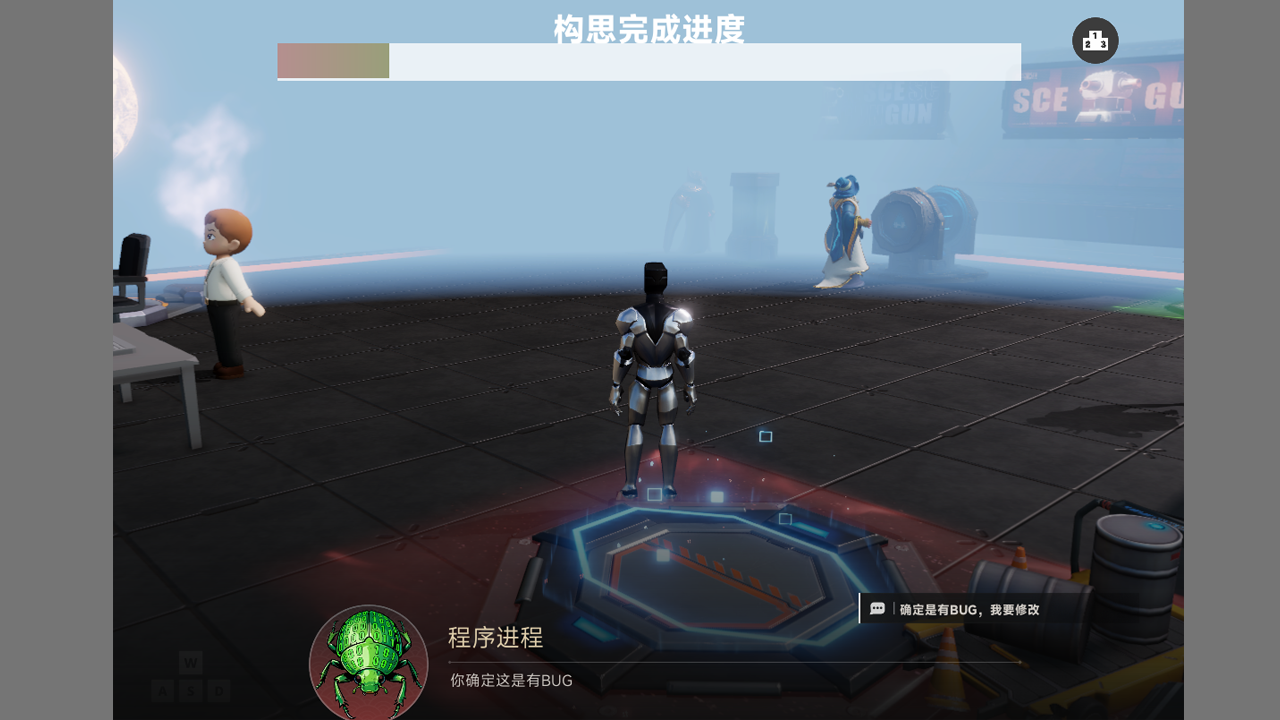Image resolution: width=1280 pixels, height=720 pixels.
Task: Click the 构思完成进度 title text
Action: [647, 31]
